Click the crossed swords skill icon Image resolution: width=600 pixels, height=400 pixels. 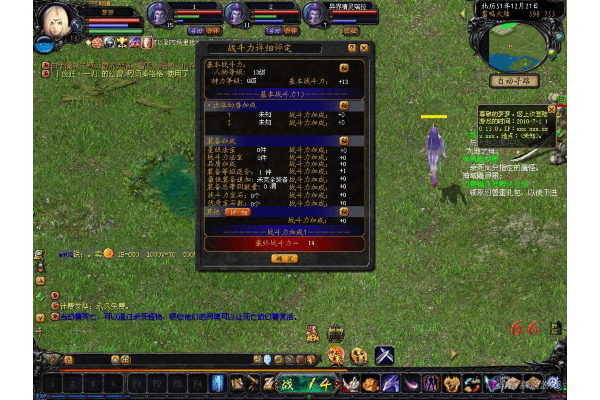384,355
